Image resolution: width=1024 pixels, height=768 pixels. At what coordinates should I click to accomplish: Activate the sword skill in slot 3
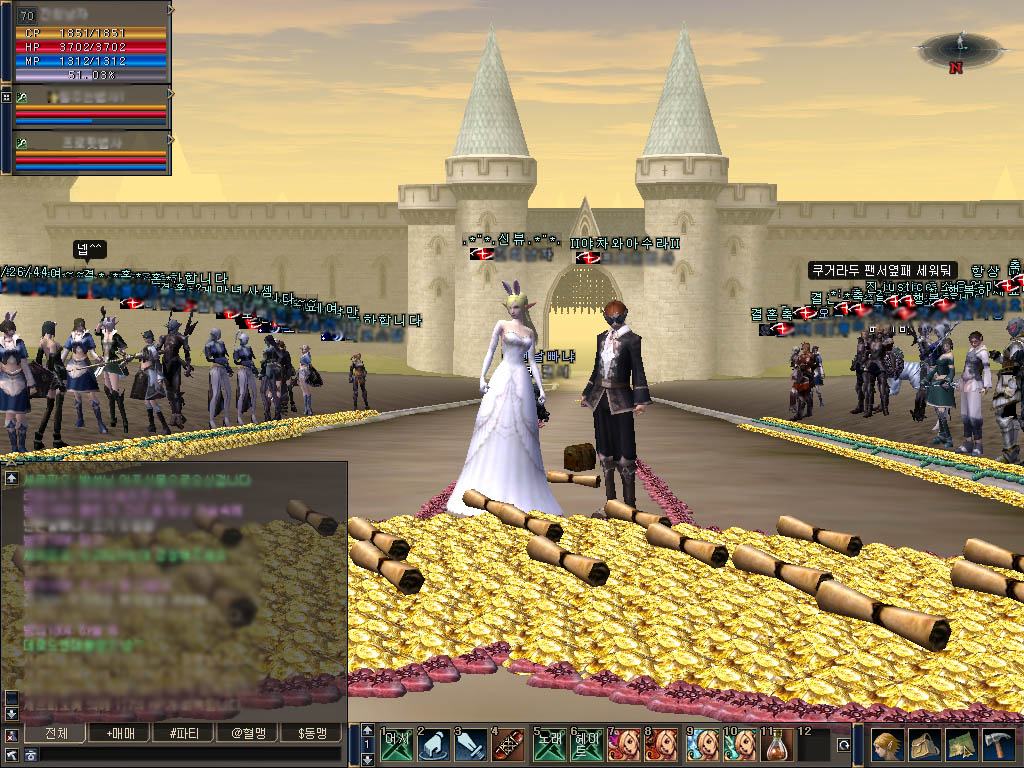point(471,745)
